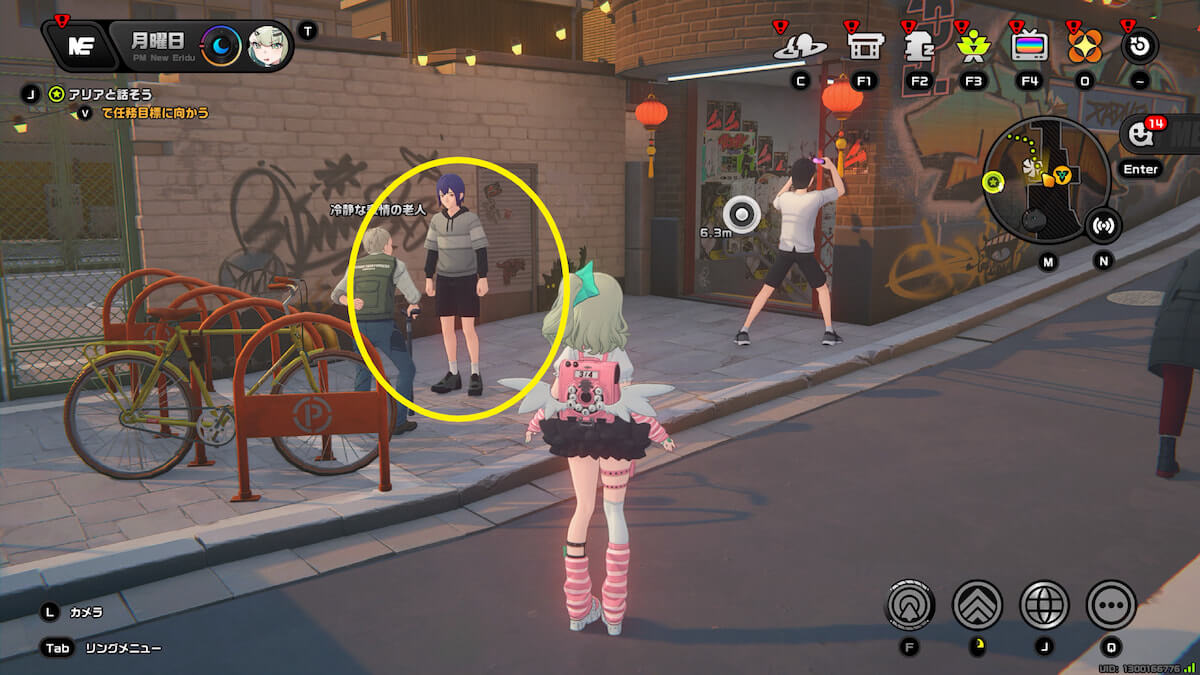
Task: Click the circular arrow icon
Action: (1139, 46)
